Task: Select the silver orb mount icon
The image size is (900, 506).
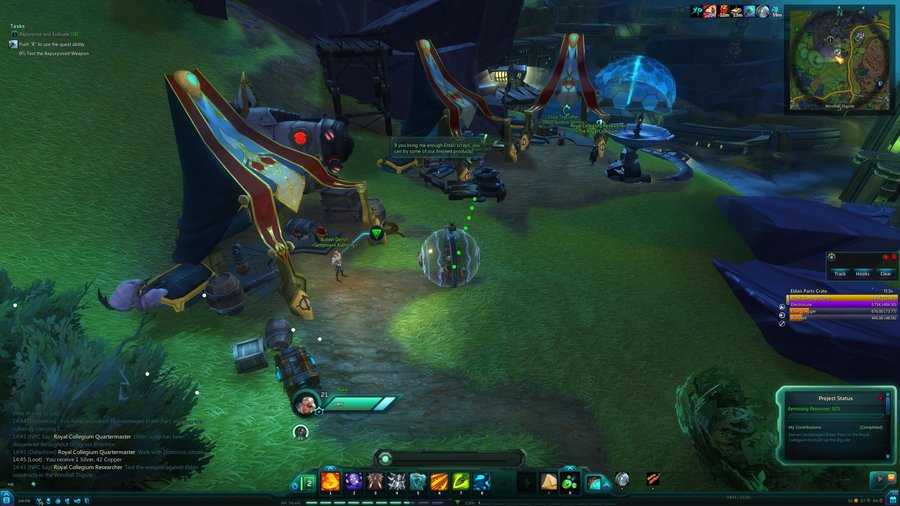Action: click(x=622, y=480)
